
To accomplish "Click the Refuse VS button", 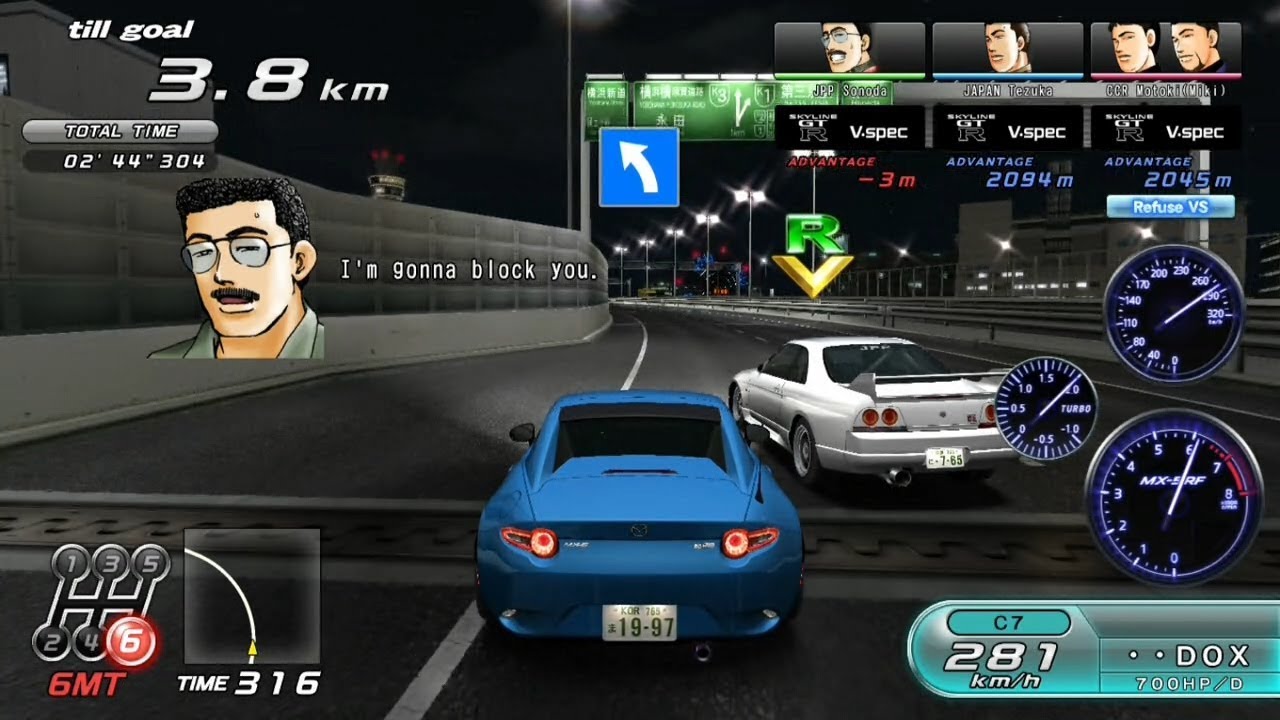I will (x=1170, y=207).
